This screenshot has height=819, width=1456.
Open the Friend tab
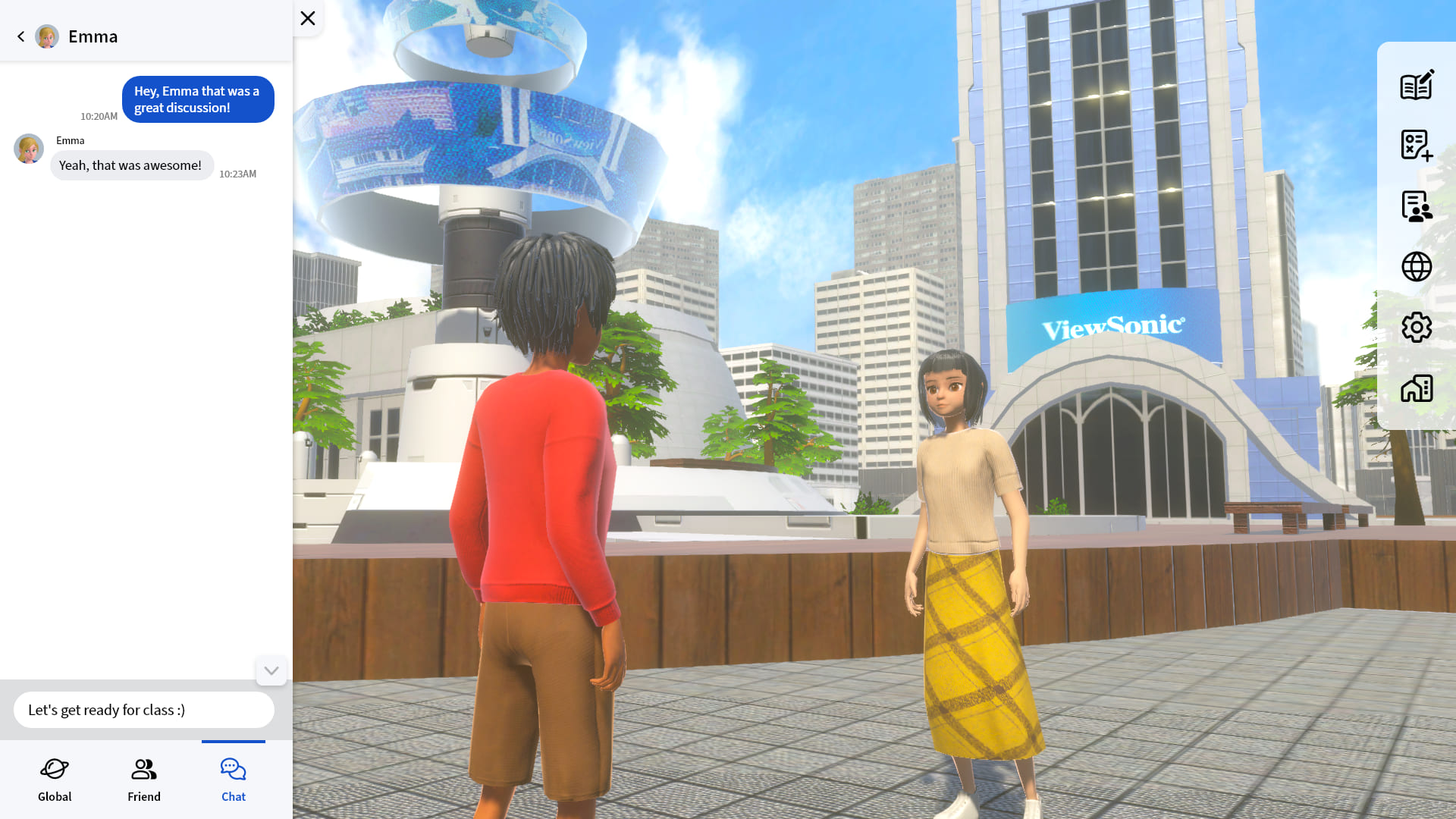(144, 779)
